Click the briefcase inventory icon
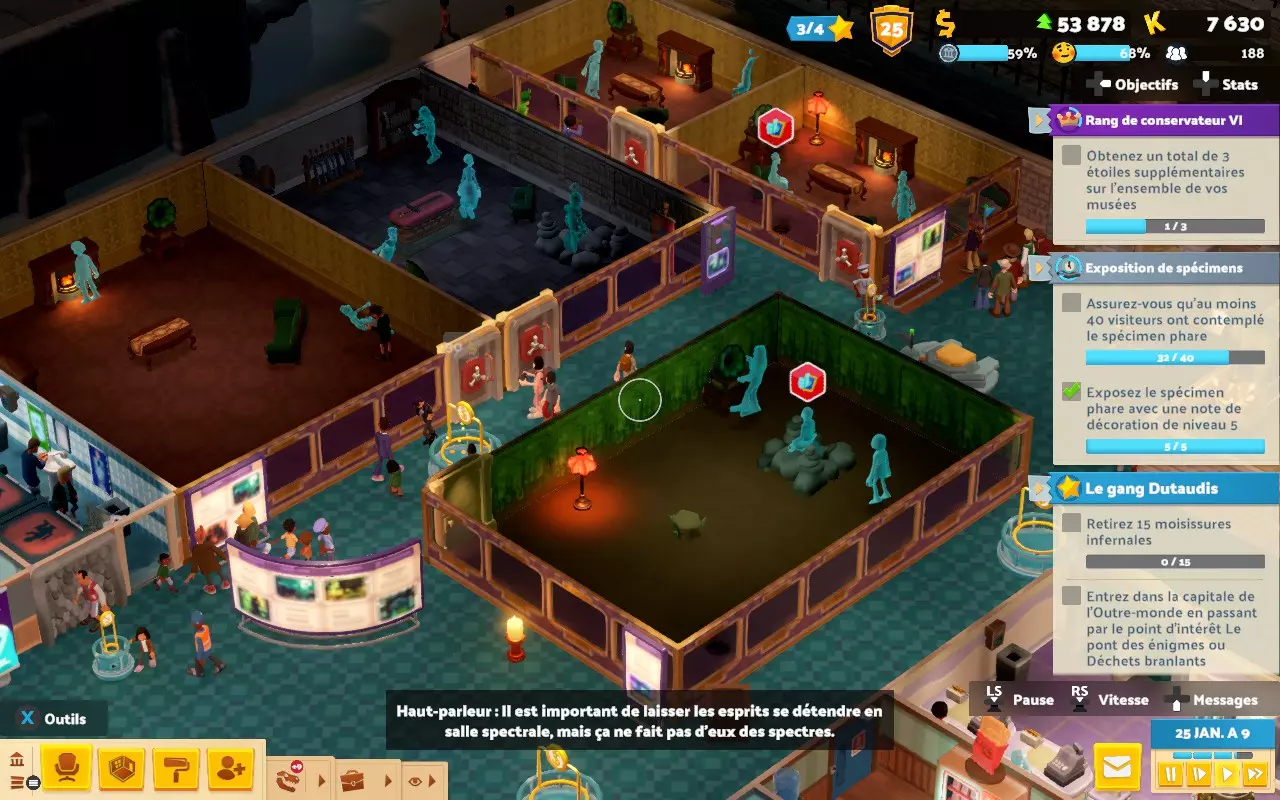The height and width of the screenshot is (800, 1280). (x=353, y=778)
